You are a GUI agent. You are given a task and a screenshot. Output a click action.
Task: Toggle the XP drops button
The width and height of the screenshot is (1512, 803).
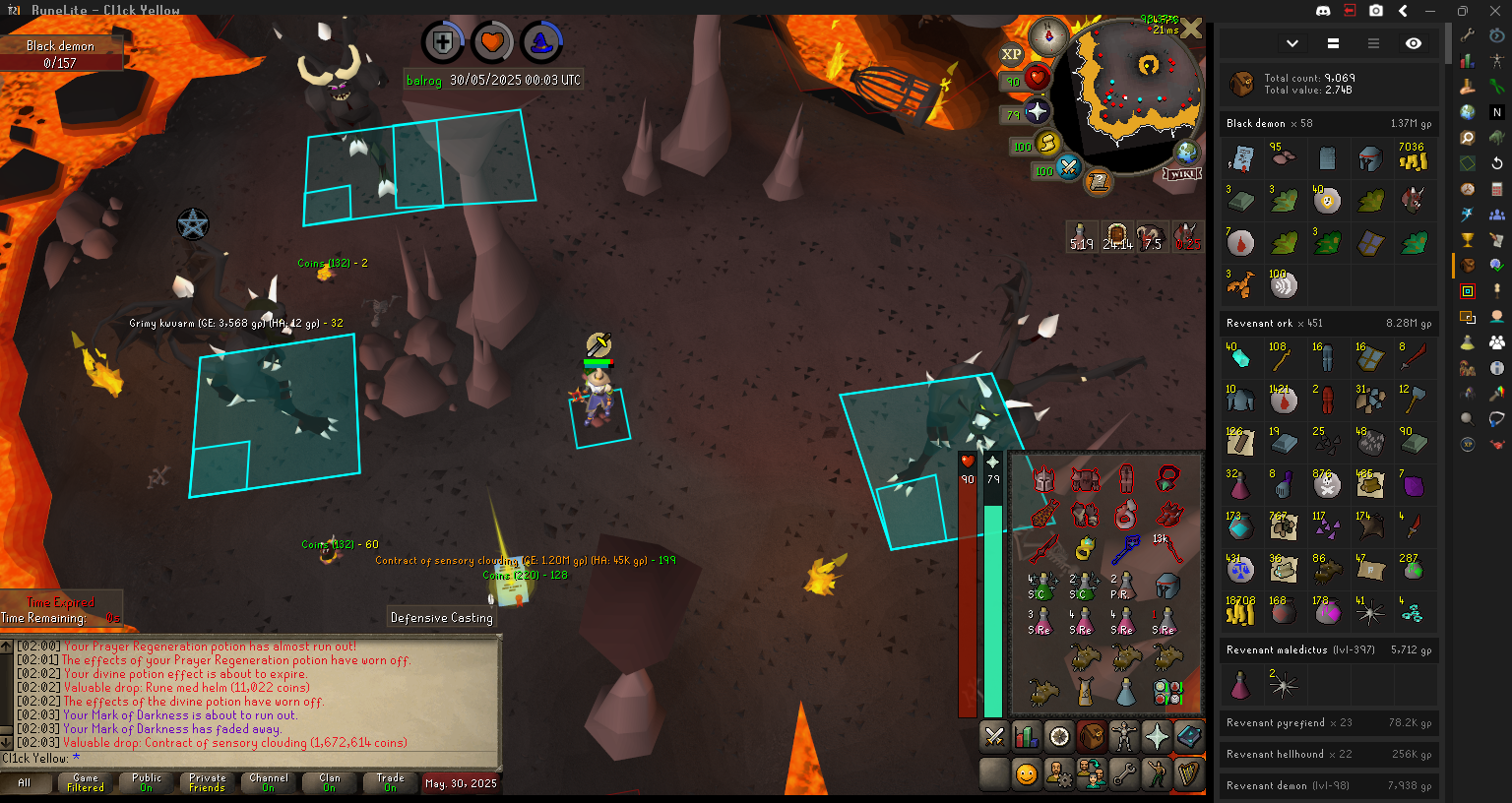point(1011,55)
